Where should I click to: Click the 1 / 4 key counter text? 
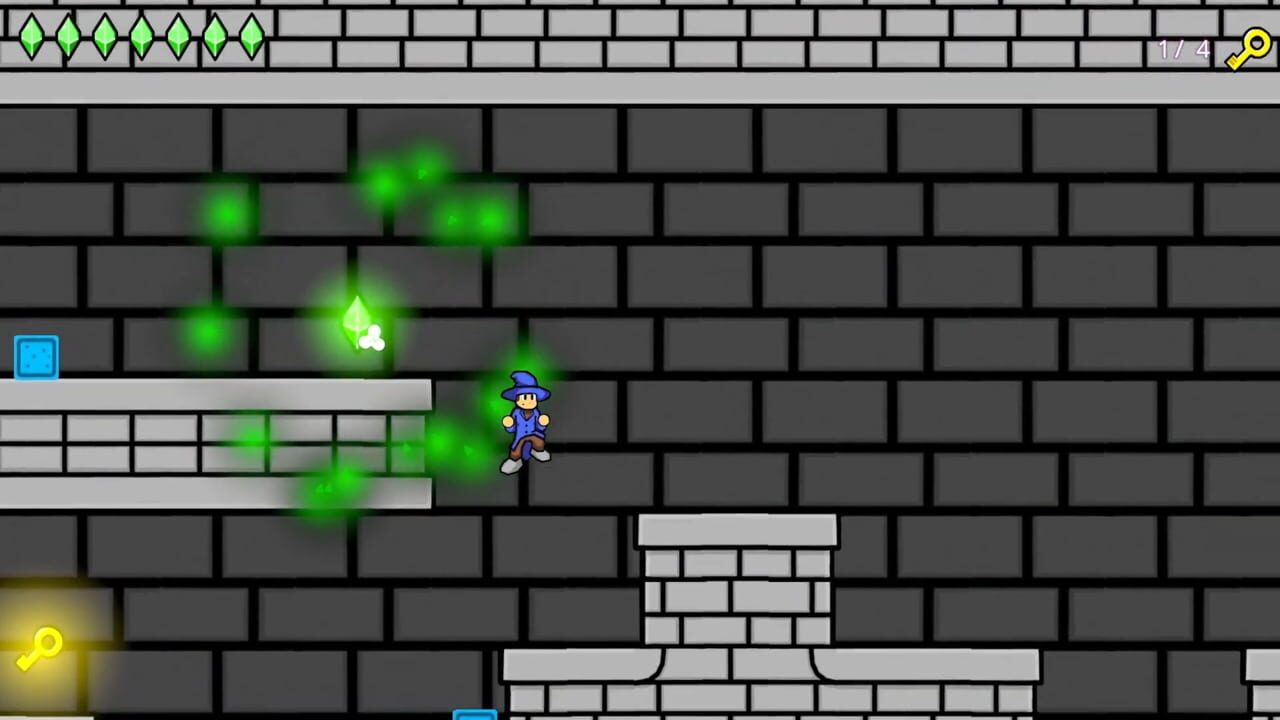tap(1183, 49)
